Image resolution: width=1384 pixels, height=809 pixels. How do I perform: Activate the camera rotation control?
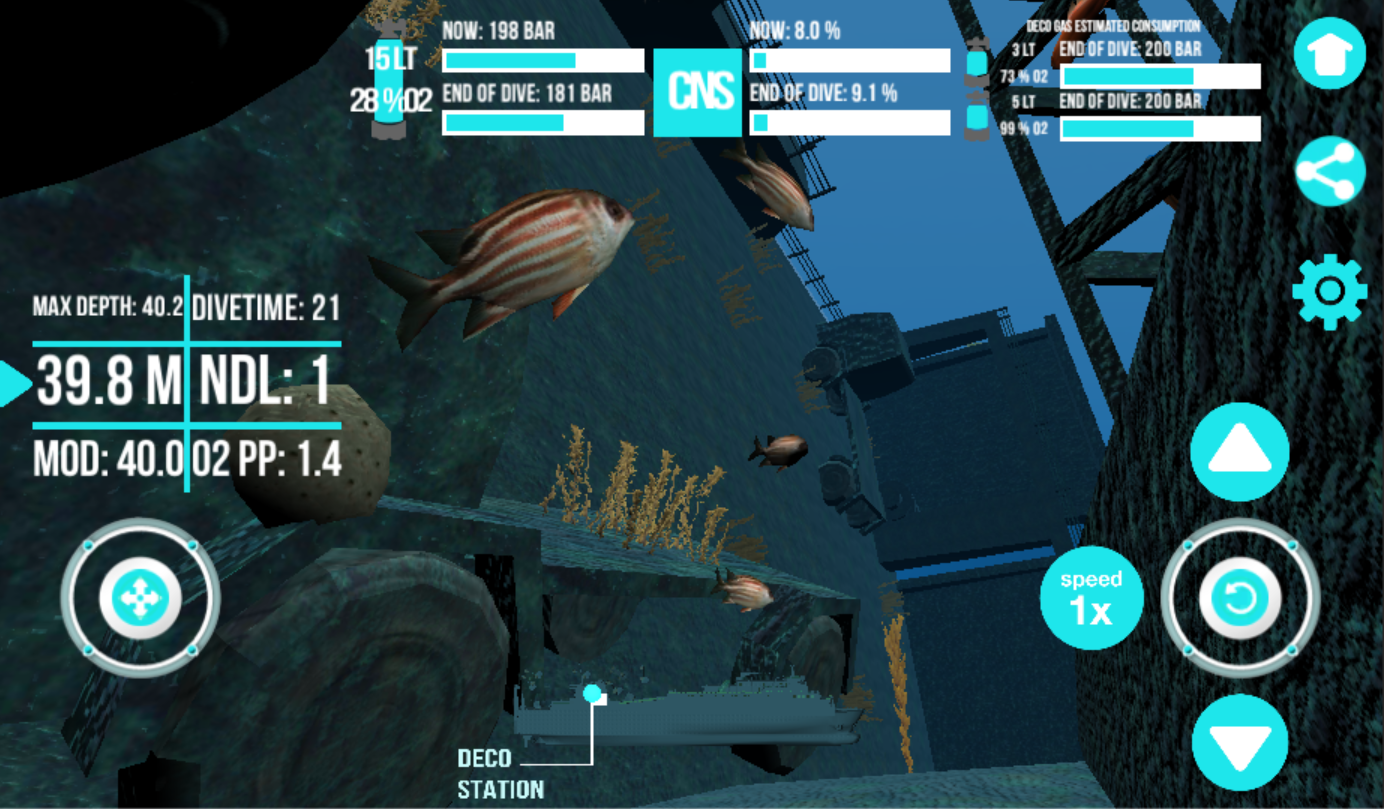coord(1240,597)
